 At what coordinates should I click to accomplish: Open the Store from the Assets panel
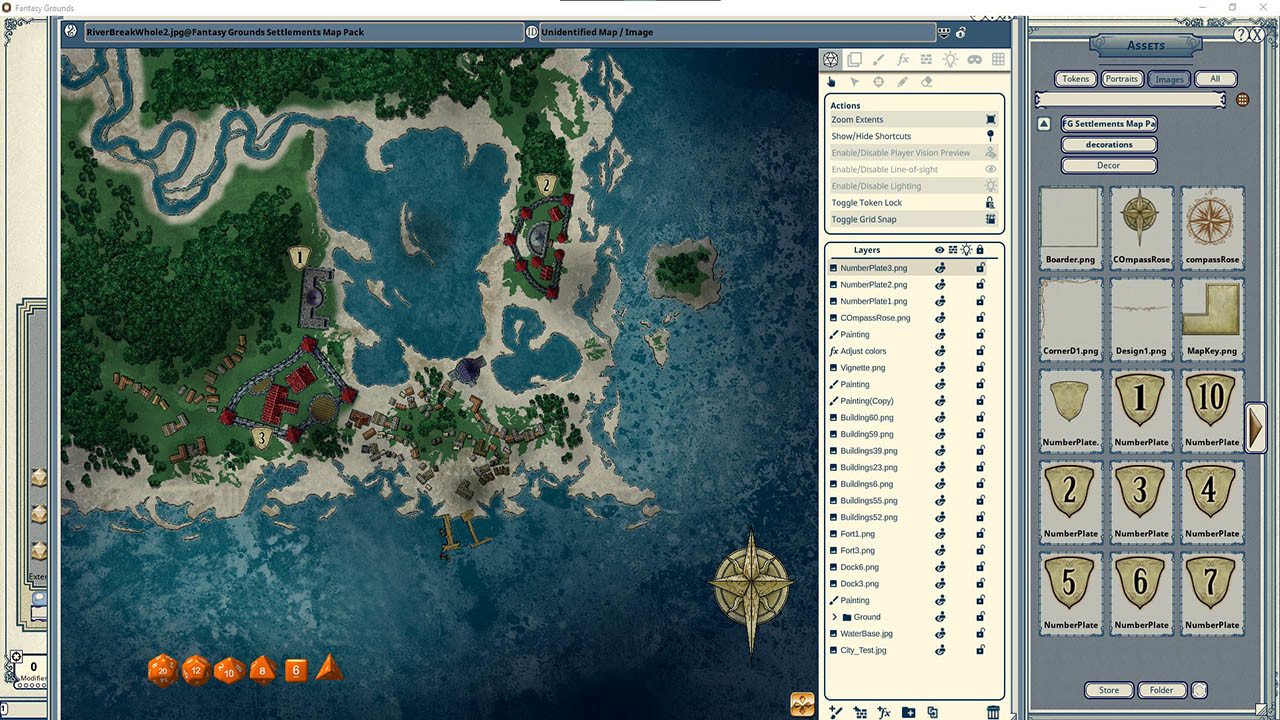click(1108, 689)
